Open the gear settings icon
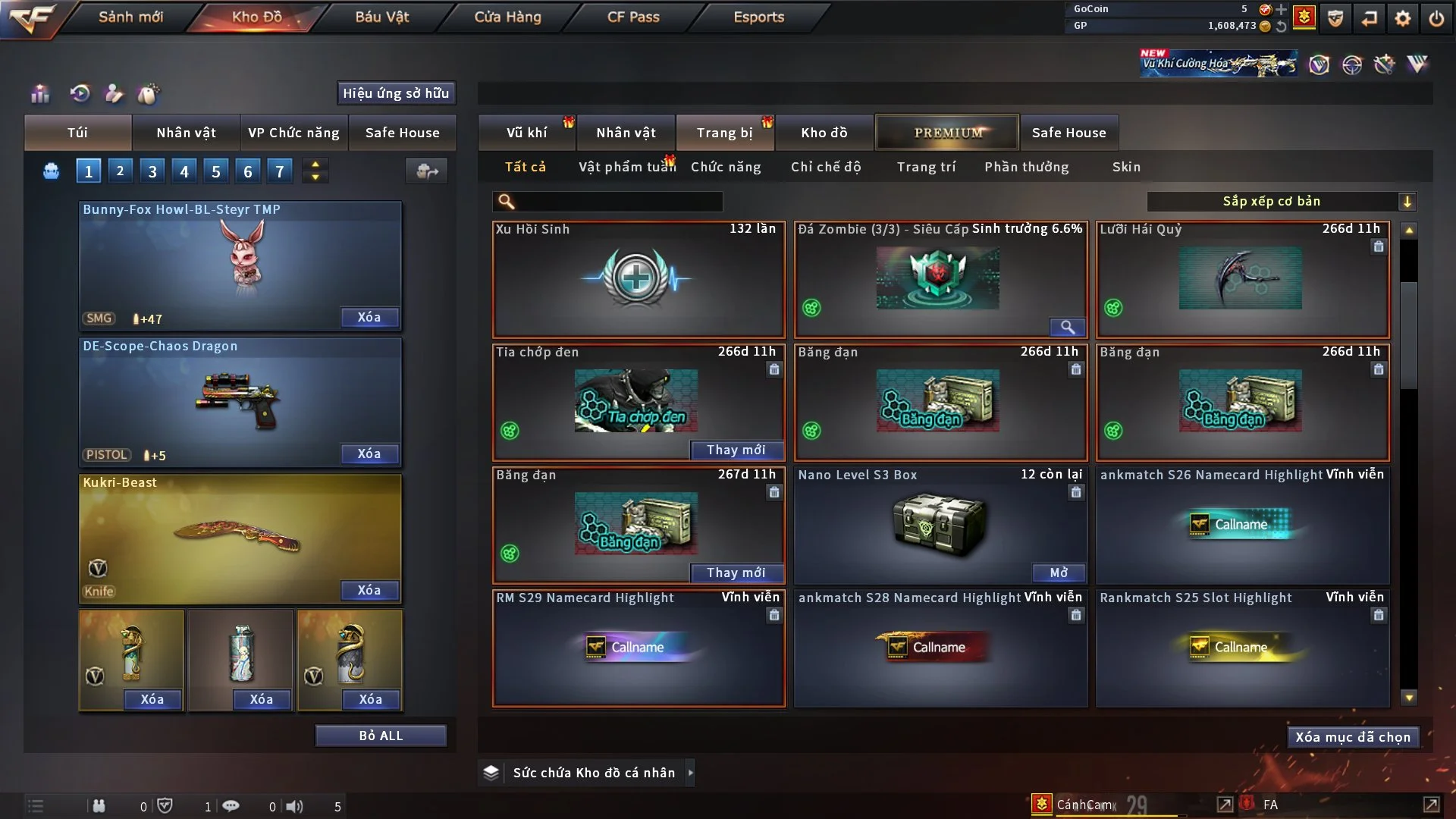Image resolution: width=1456 pixels, height=819 pixels. (1402, 18)
